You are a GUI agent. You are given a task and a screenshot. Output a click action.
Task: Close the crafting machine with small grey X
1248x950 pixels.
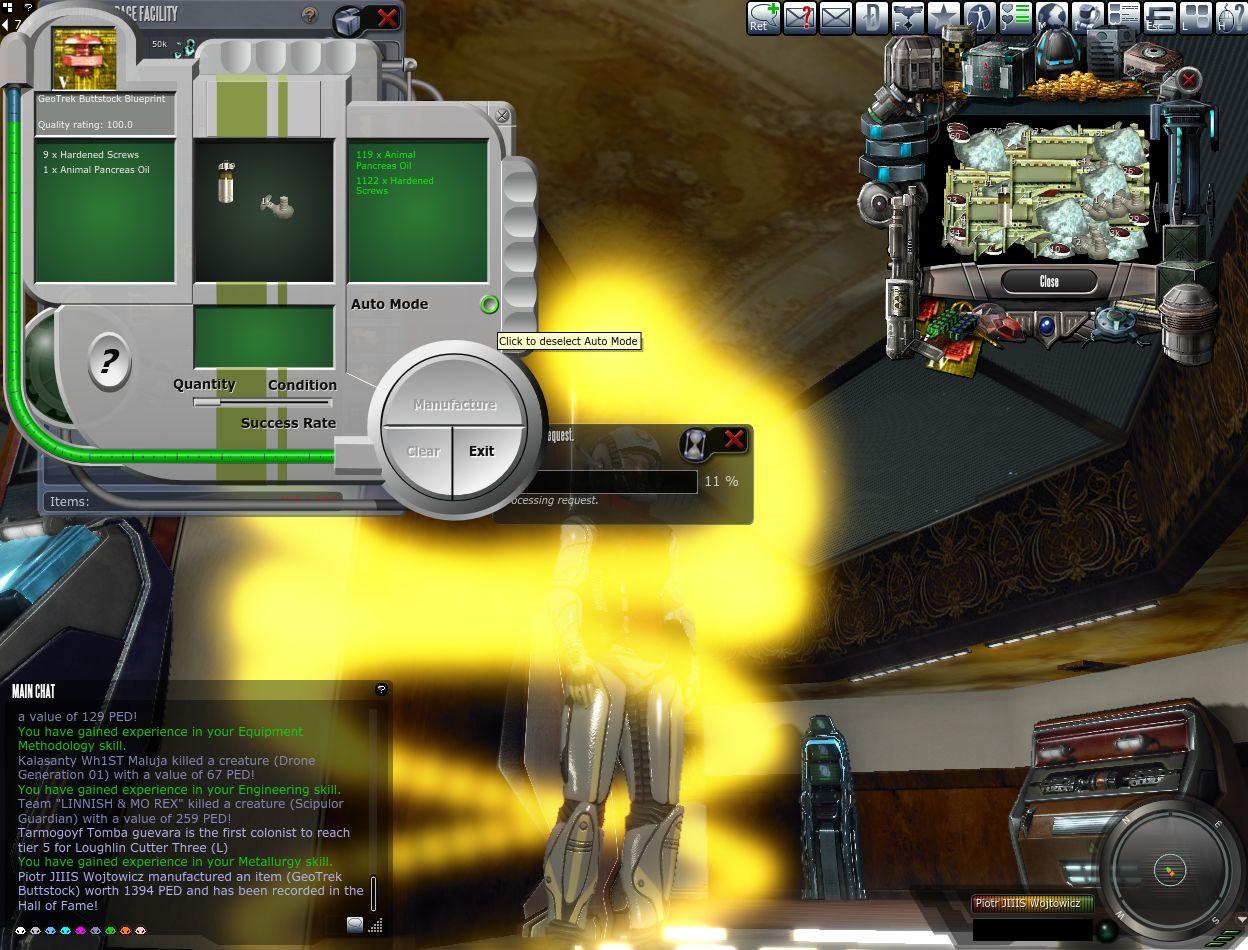(502, 116)
